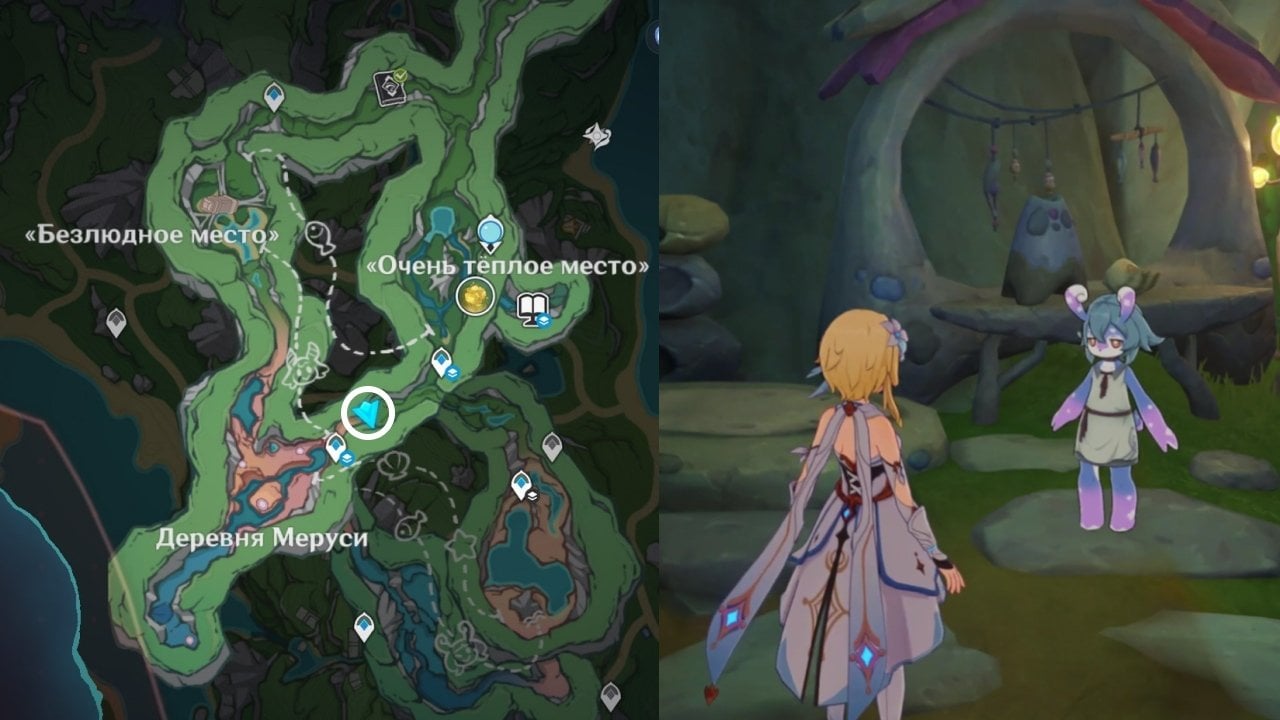Image resolution: width=1280 pixels, height=720 pixels.
Task: Click the fish-shaped fishing spot icon
Action: pos(319,237)
